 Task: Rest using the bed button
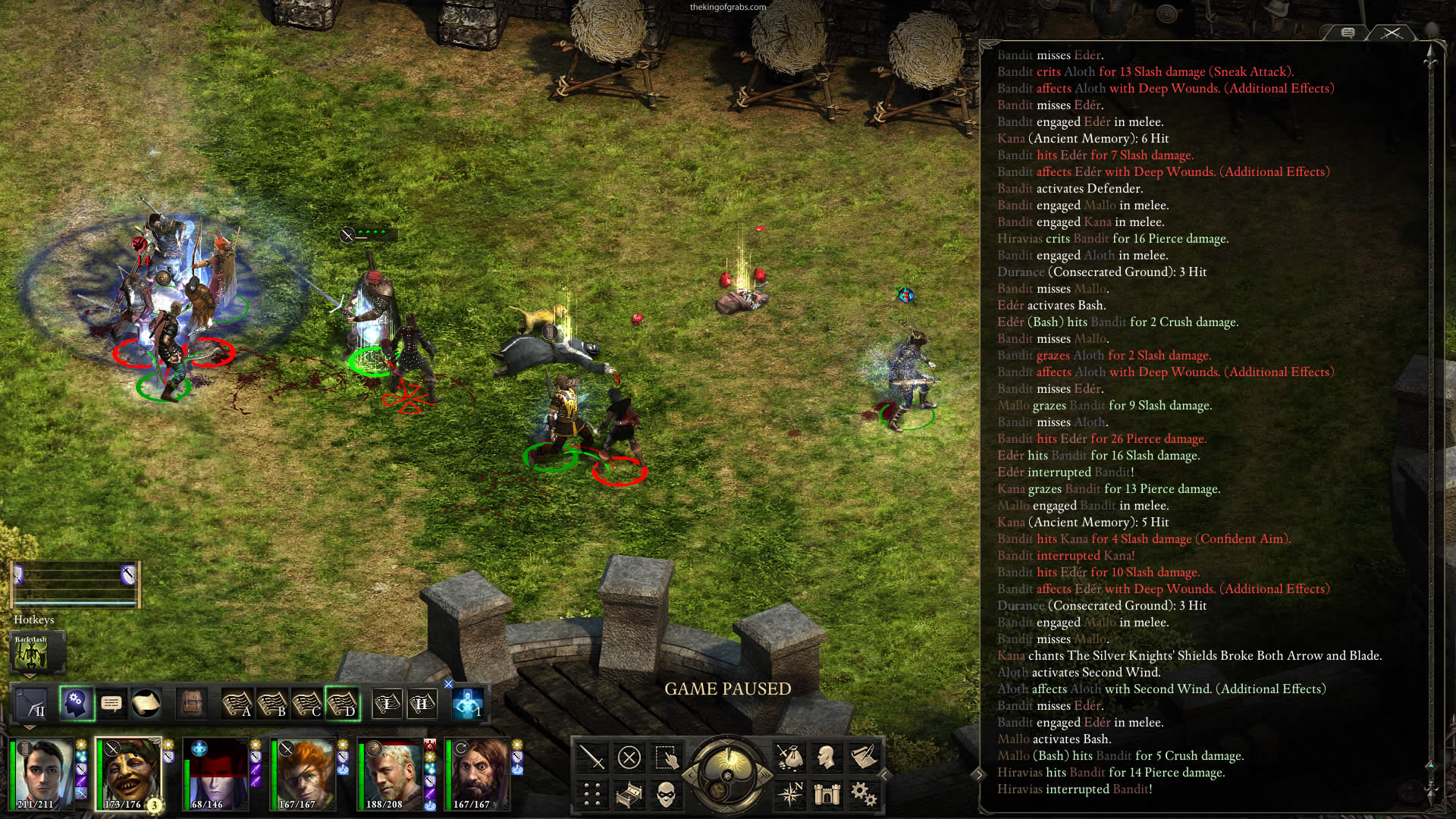629,794
